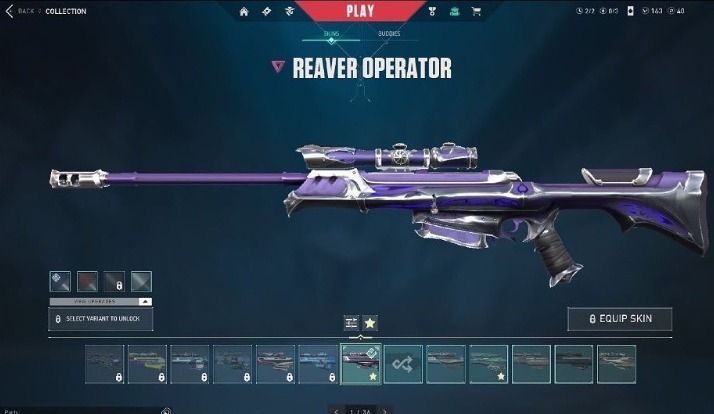Image resolution: width=714 pixels, height=414 pixels.
Task: Click the Back arrow to Collection
Action: (x=9, y=11)
